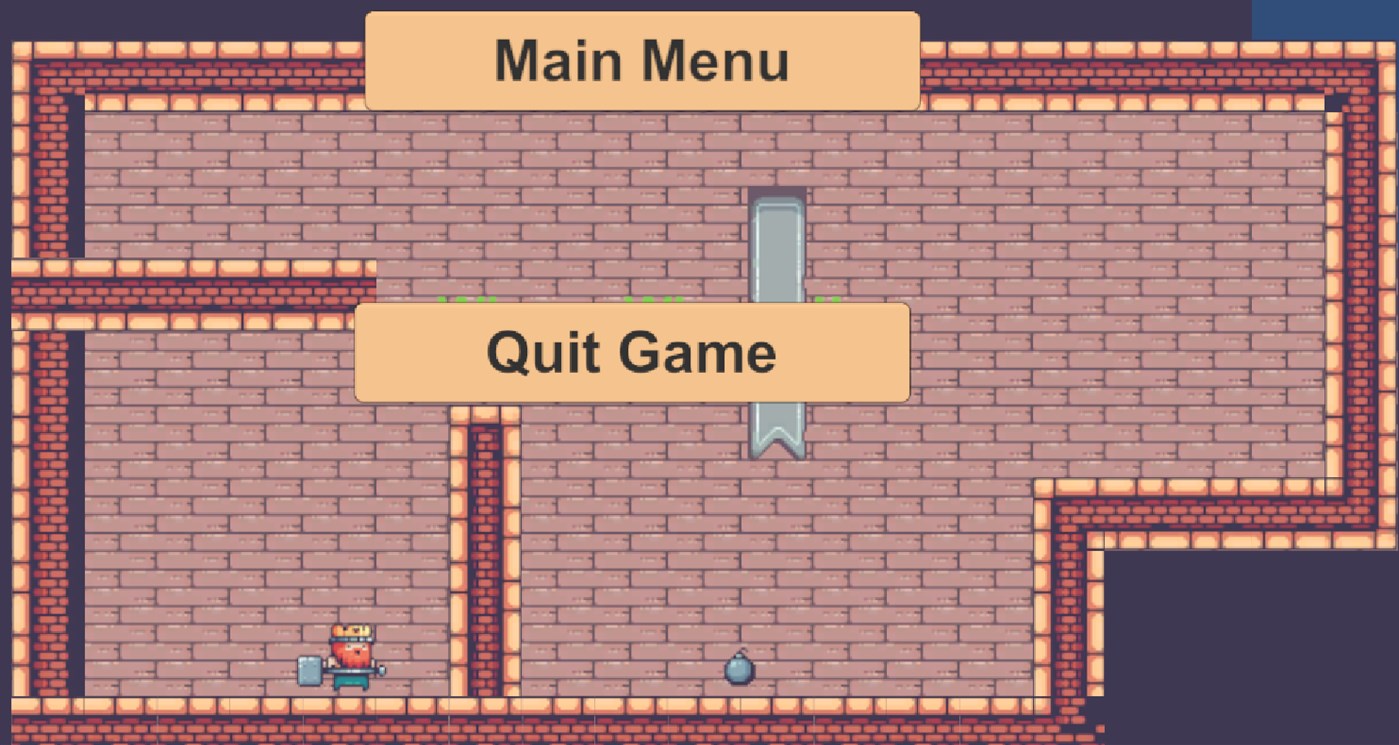The height and width of the screenshot is (745, 1399).
Task: Click the grass tuft right of the banner
Action: [826, 300]
